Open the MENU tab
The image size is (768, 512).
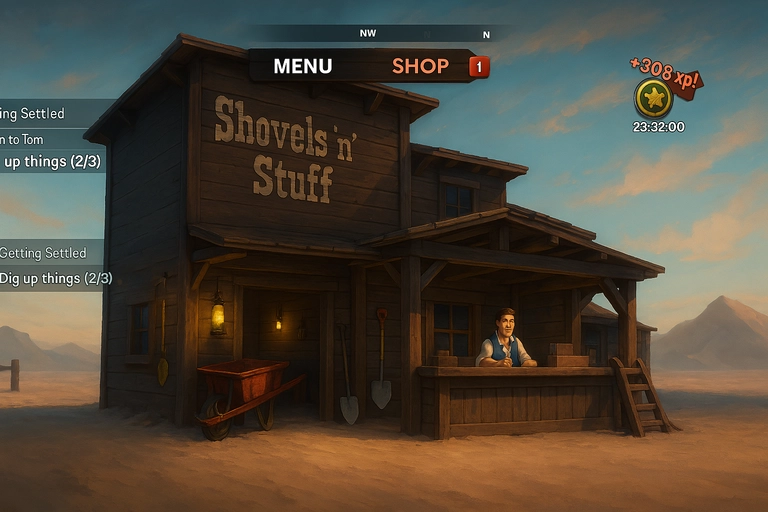[x=302, y=66]
